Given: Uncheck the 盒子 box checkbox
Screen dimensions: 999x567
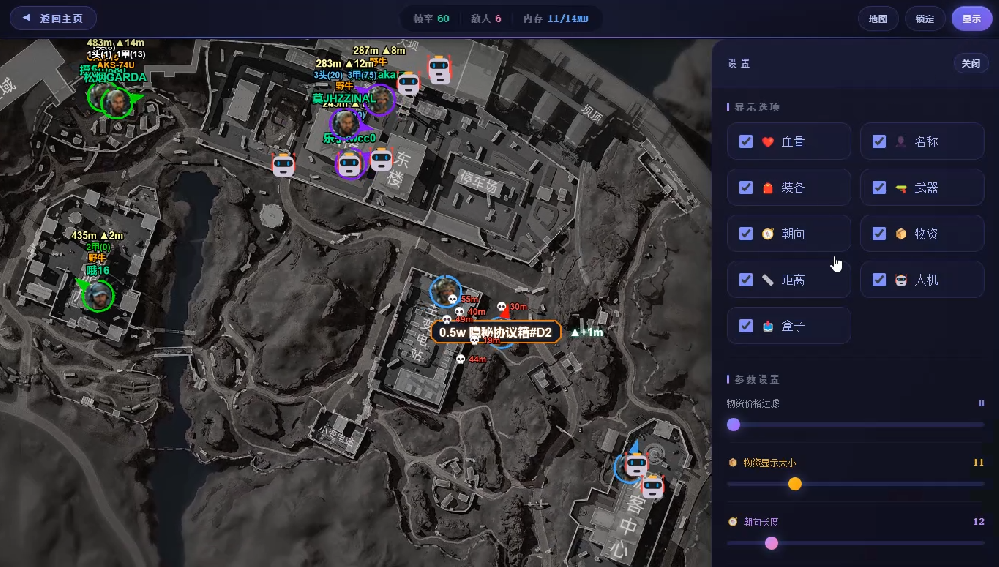Looking at the screenshot, I should tap(746, 326).
